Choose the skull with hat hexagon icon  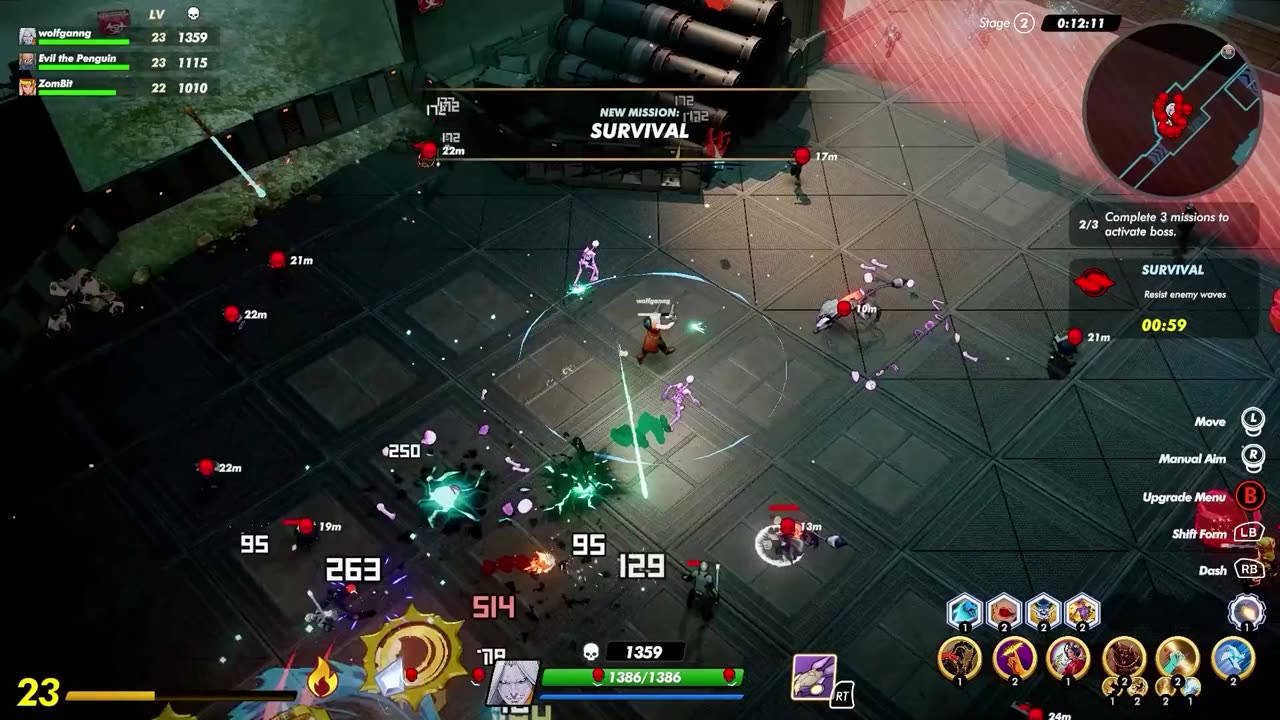pos(1043,610)
